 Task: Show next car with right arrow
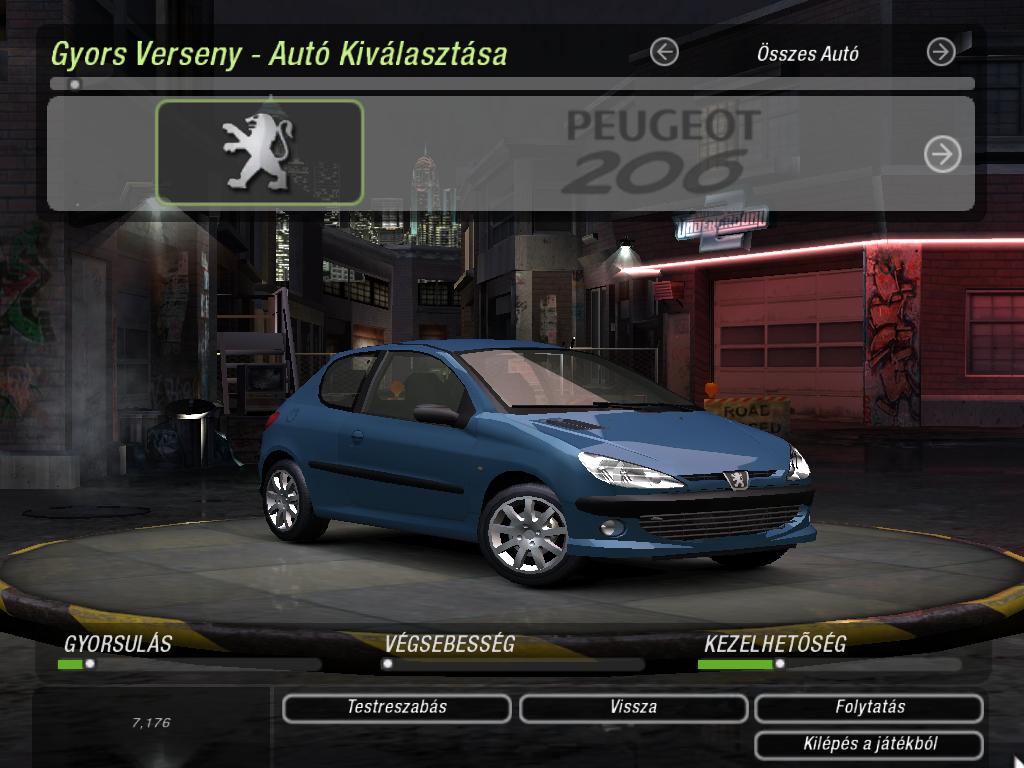[942, 154]
